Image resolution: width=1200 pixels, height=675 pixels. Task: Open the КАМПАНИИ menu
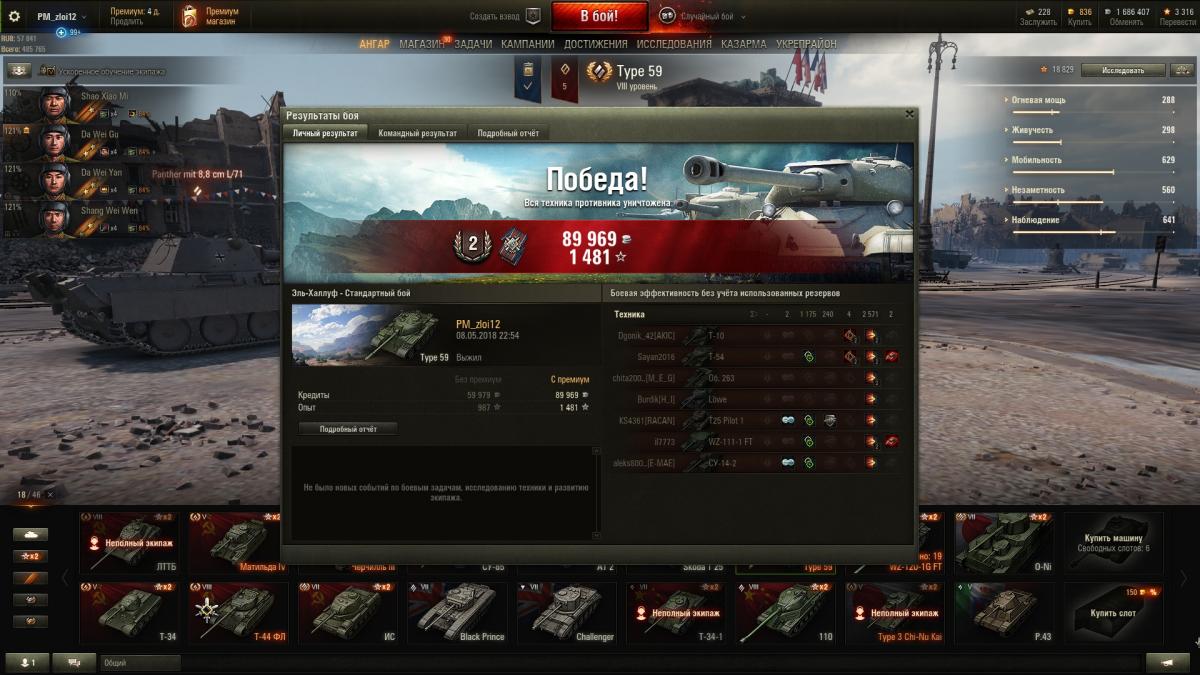(527, 44)
